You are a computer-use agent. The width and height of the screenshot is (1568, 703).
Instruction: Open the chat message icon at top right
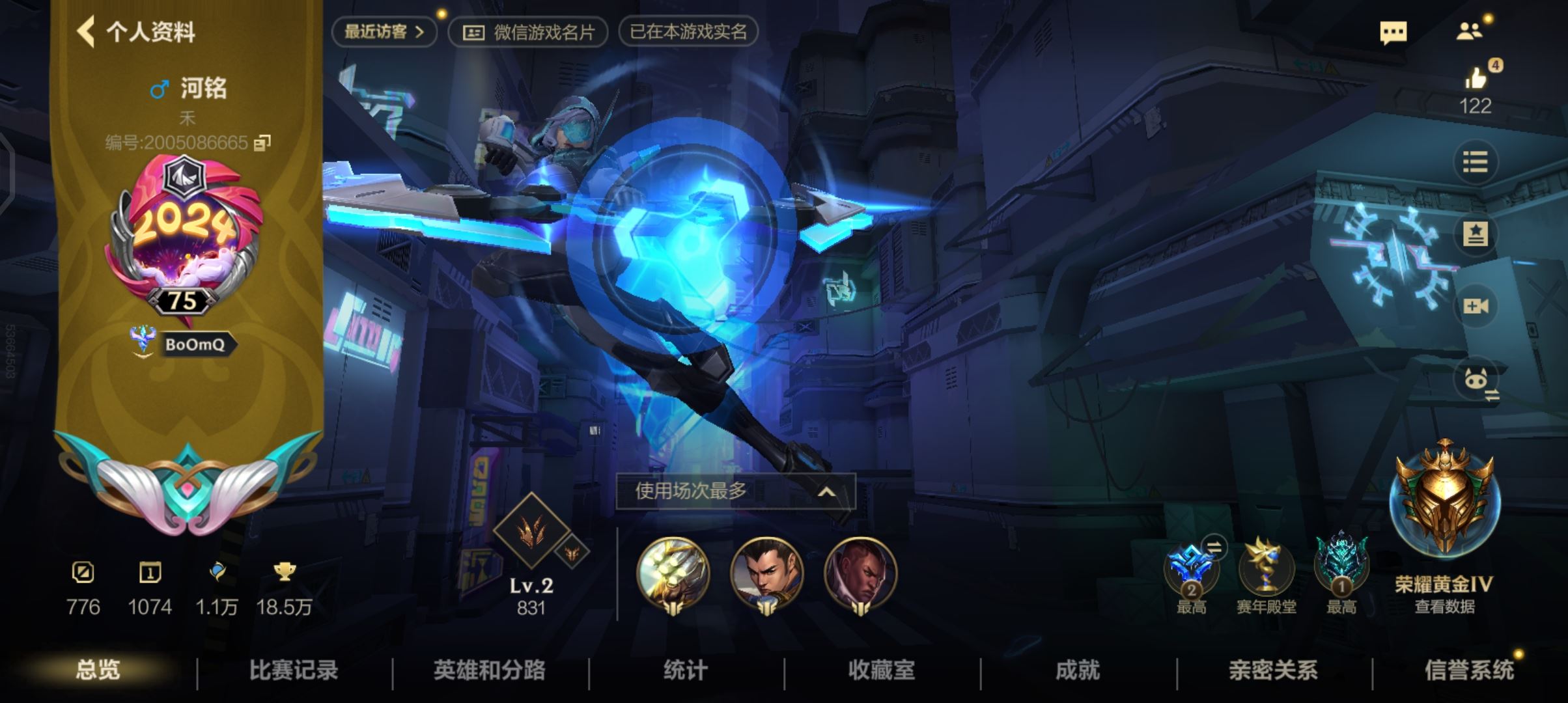pyautogui.click(x=1395, y=31)
